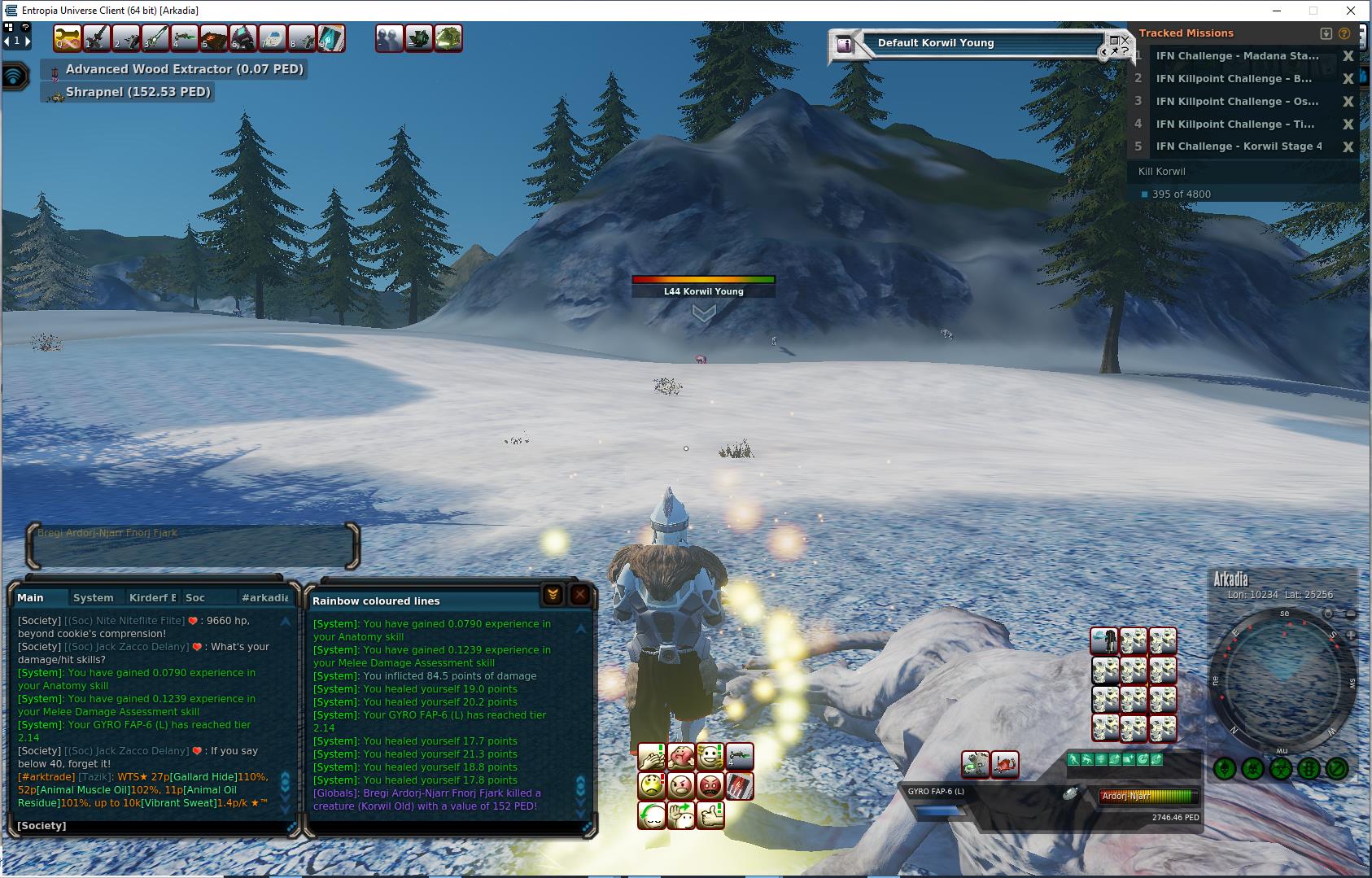
Task: Switch to the #arkadia chat tab
Action: point(264,597)
